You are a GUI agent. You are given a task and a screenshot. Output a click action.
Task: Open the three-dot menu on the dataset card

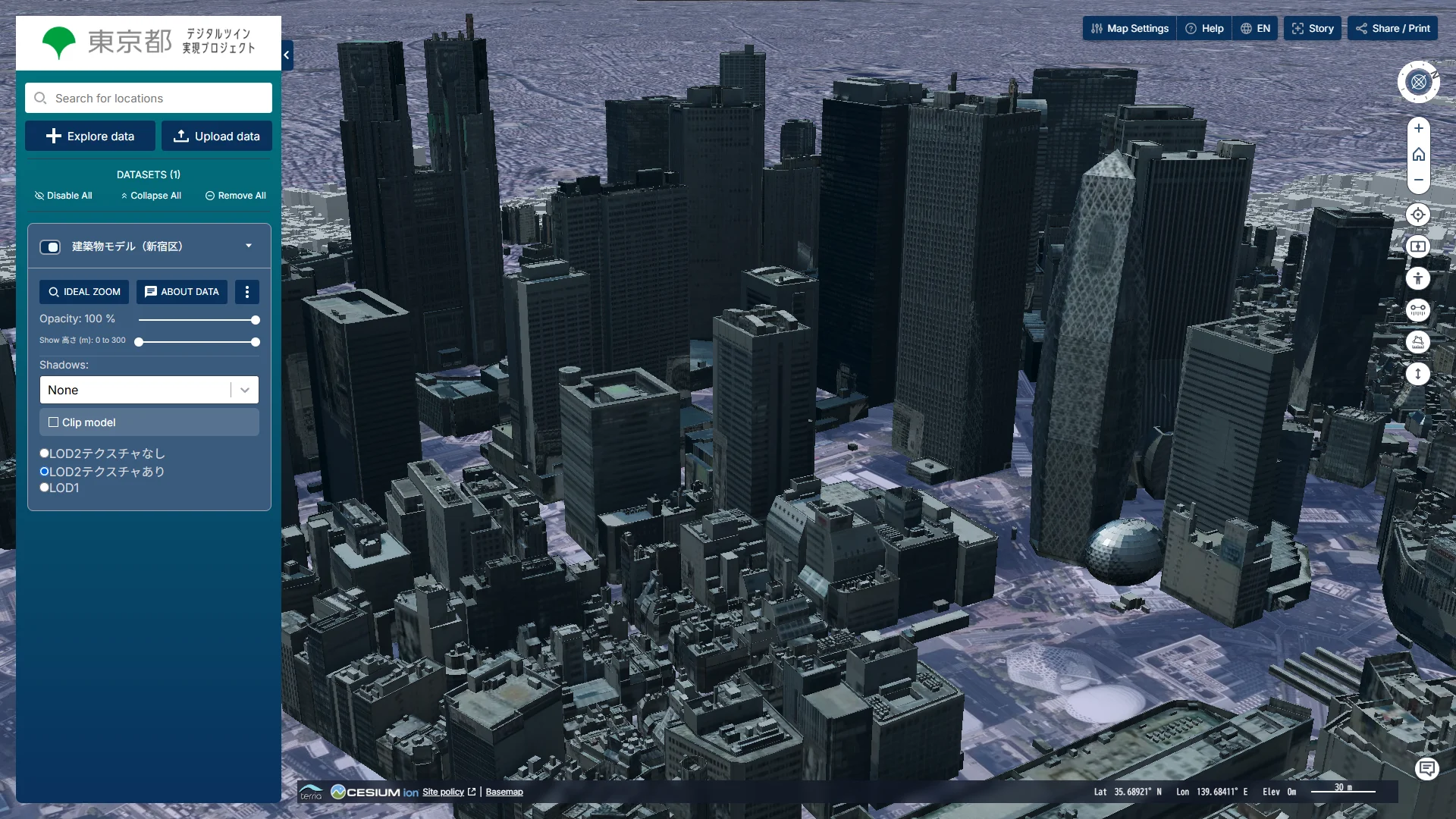click(x=247, y=292)
